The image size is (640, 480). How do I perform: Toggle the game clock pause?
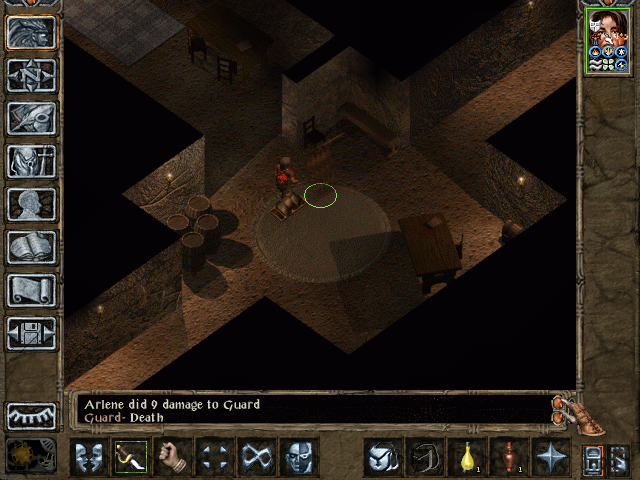click(31, 455)
